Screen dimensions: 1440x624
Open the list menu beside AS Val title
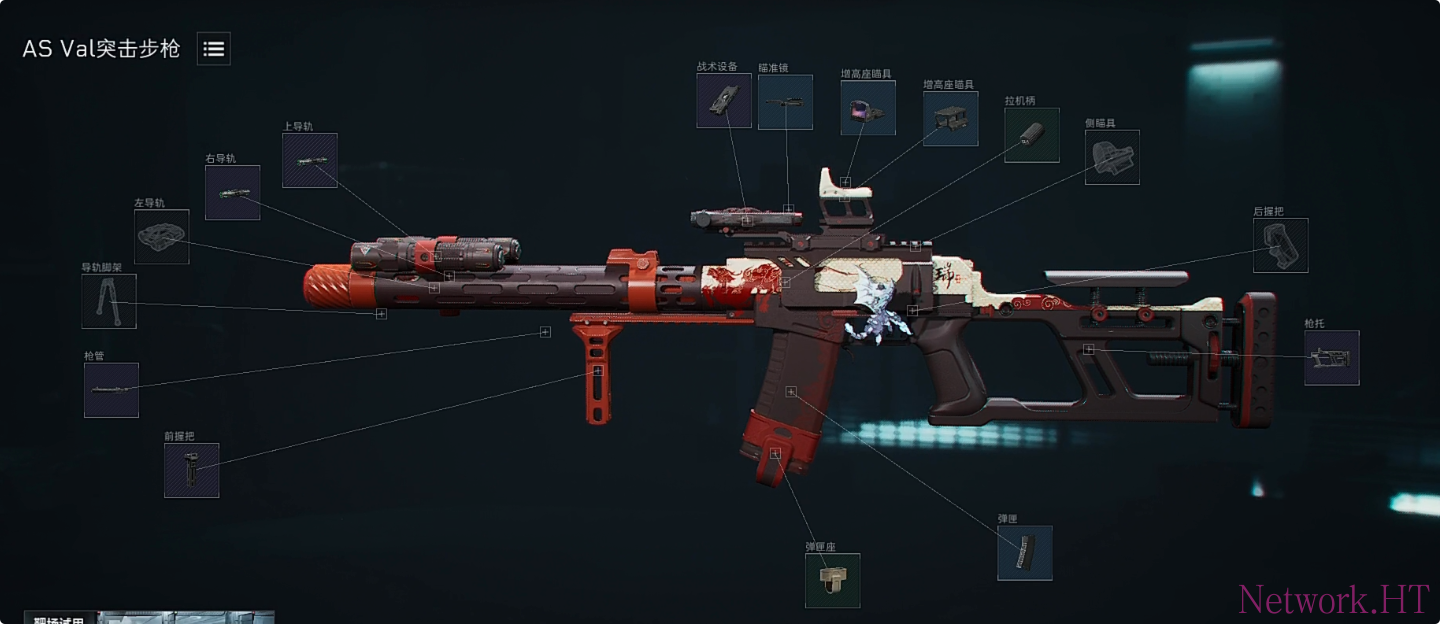214,48
